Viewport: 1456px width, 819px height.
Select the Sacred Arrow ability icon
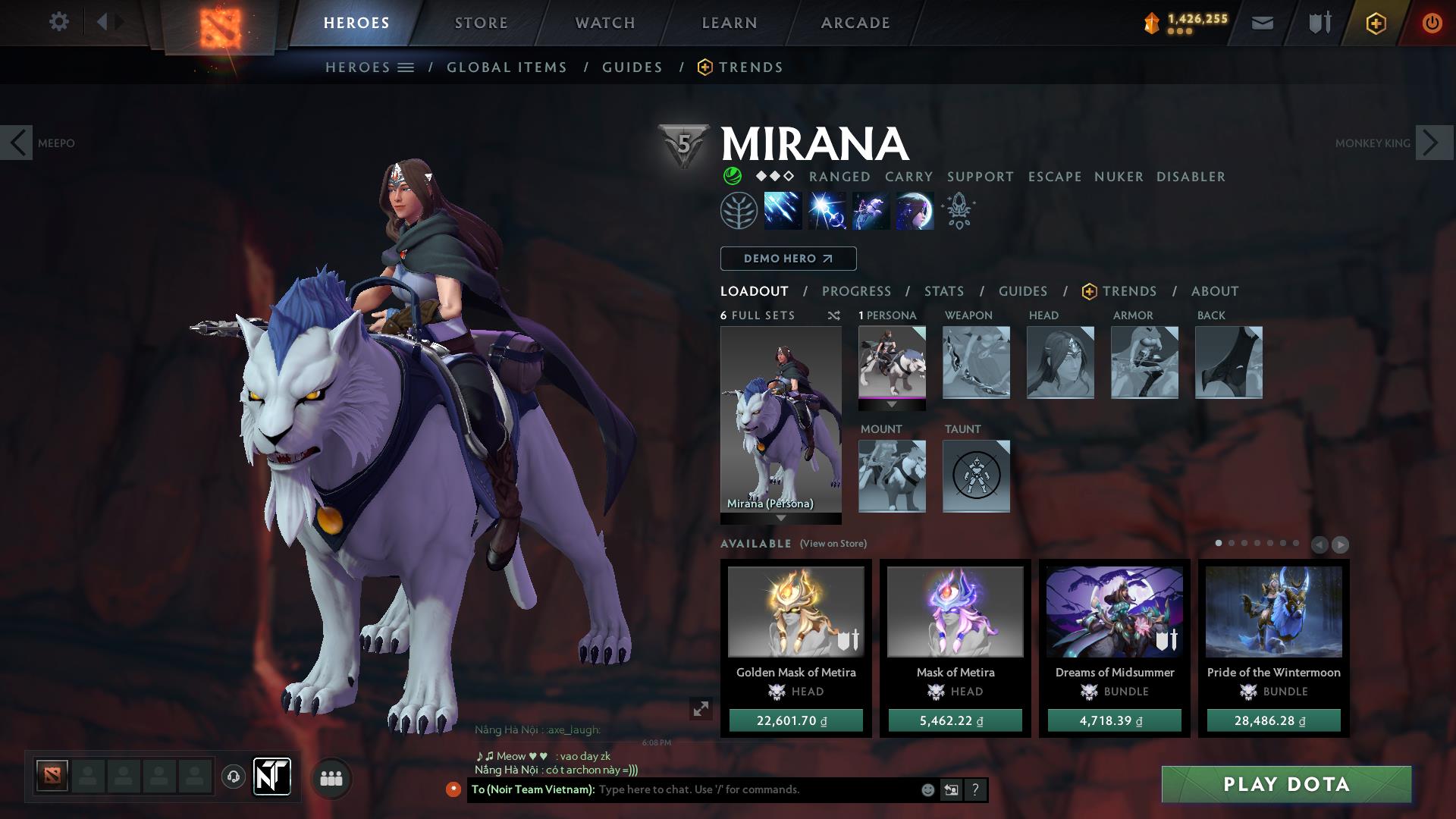(x=827, y=211)
